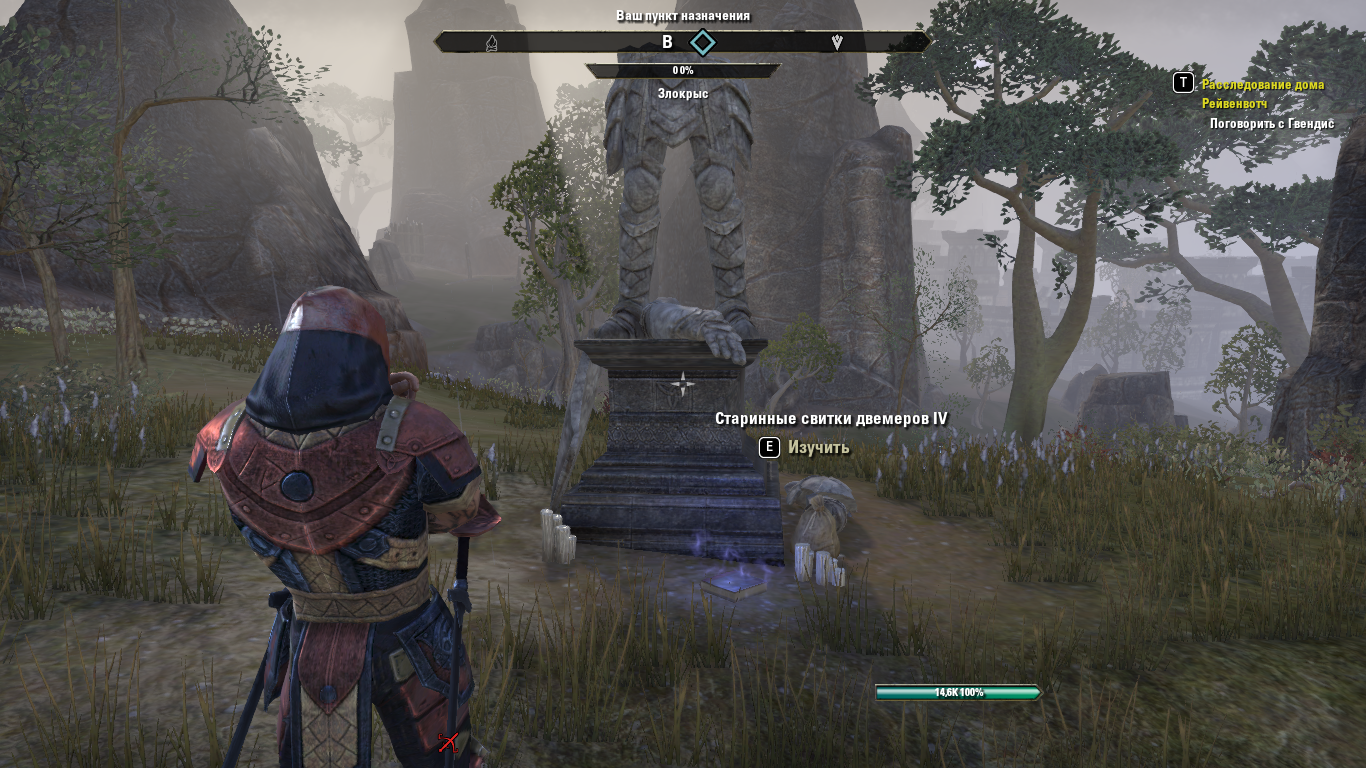Viewport: 1366px width, 768px height.
Task: Click the downward arrowhead marker on the compass
Action: 837,42
